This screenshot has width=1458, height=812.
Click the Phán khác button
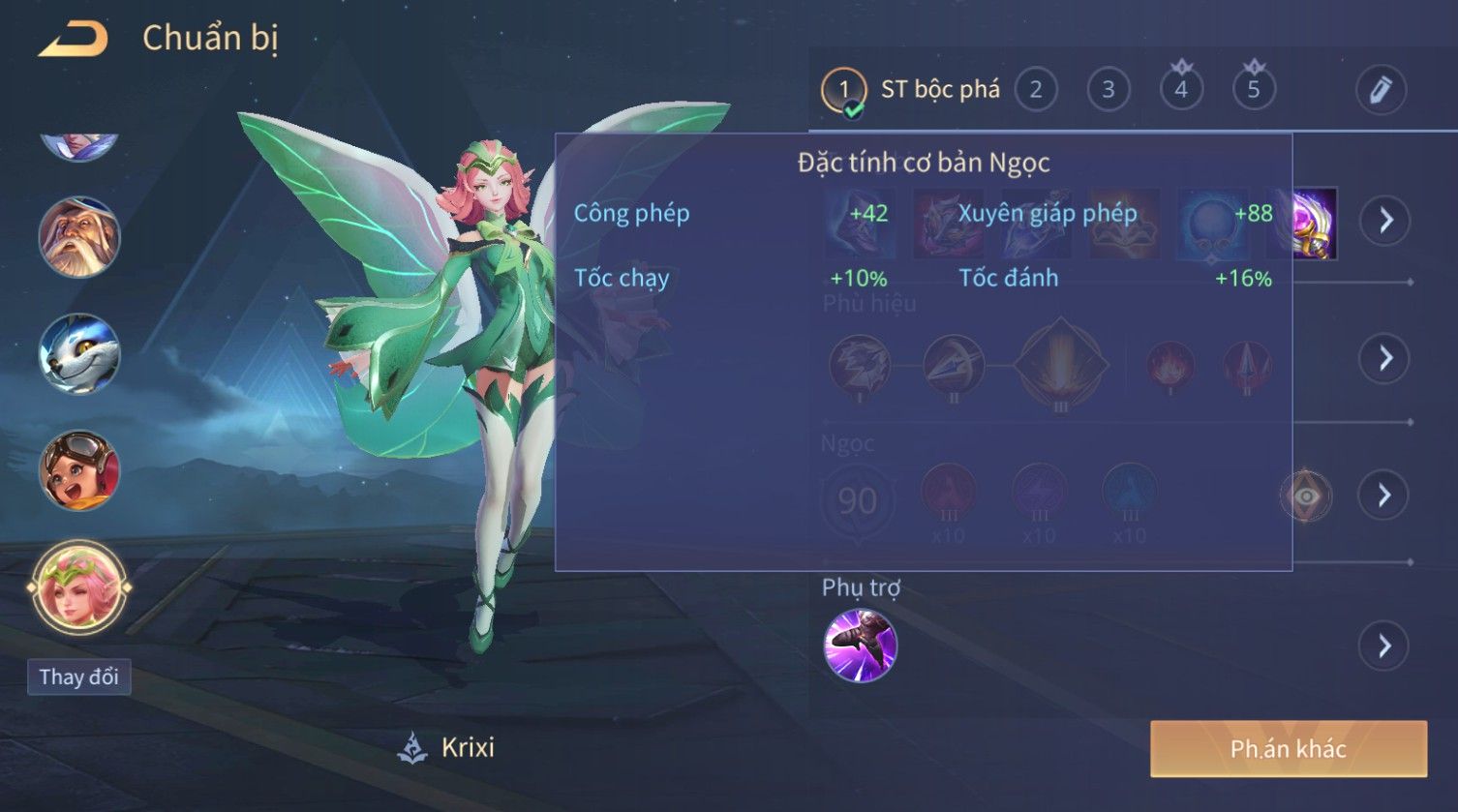click(1289, 749)
